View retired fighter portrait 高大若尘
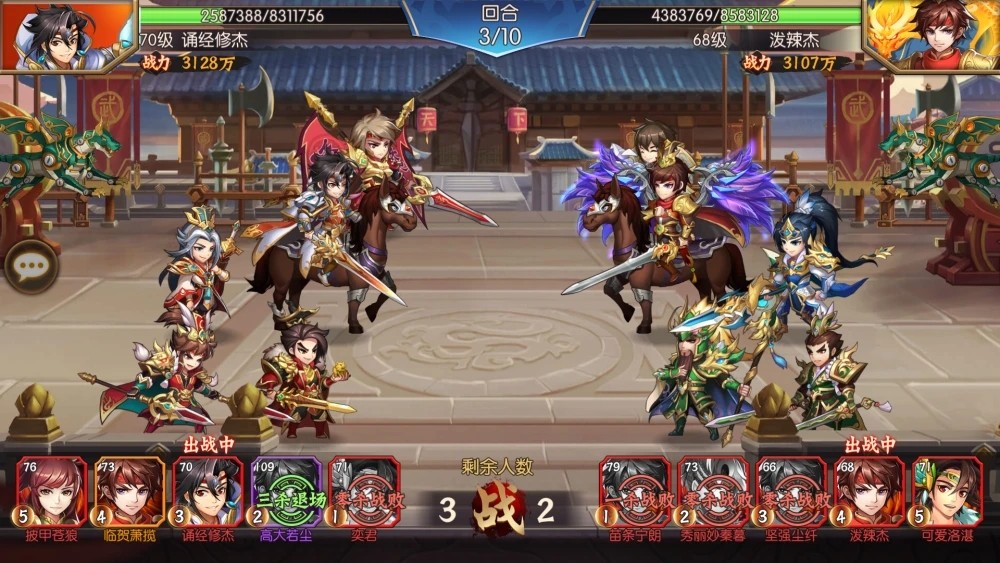1000x563 pixels. [286, 491]
